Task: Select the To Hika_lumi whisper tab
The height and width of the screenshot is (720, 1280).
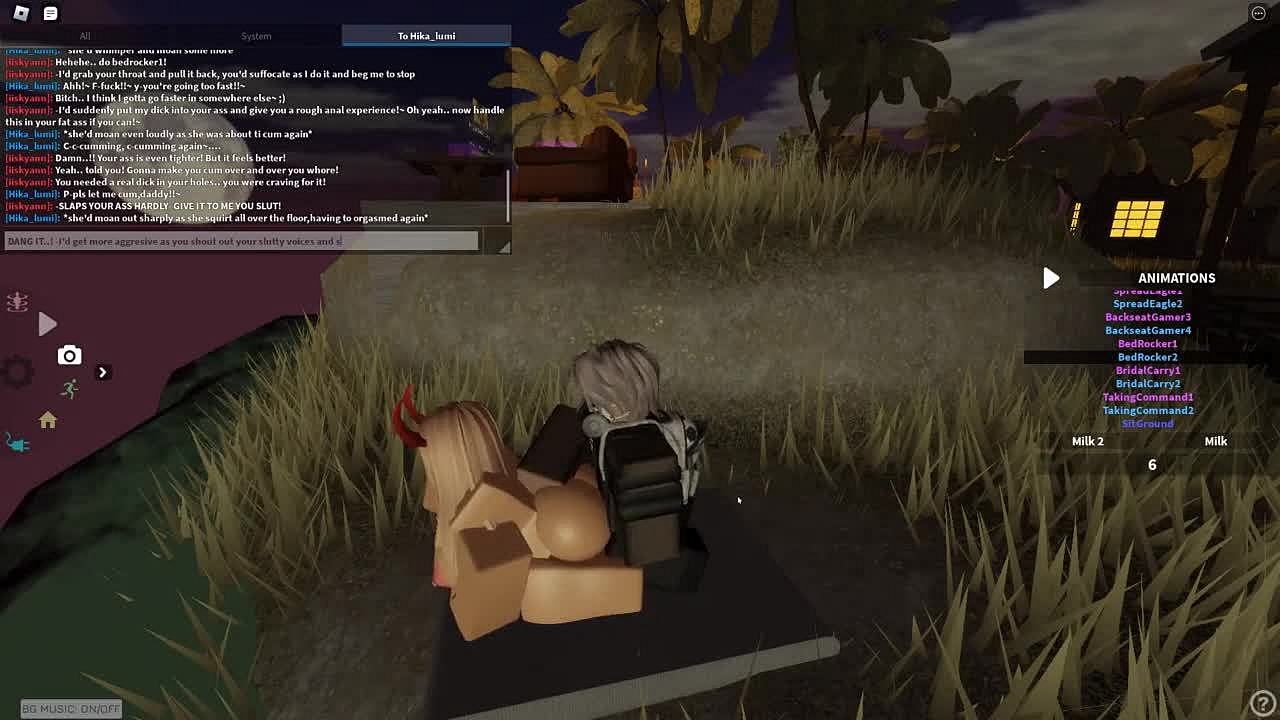Action: point(426,36)
